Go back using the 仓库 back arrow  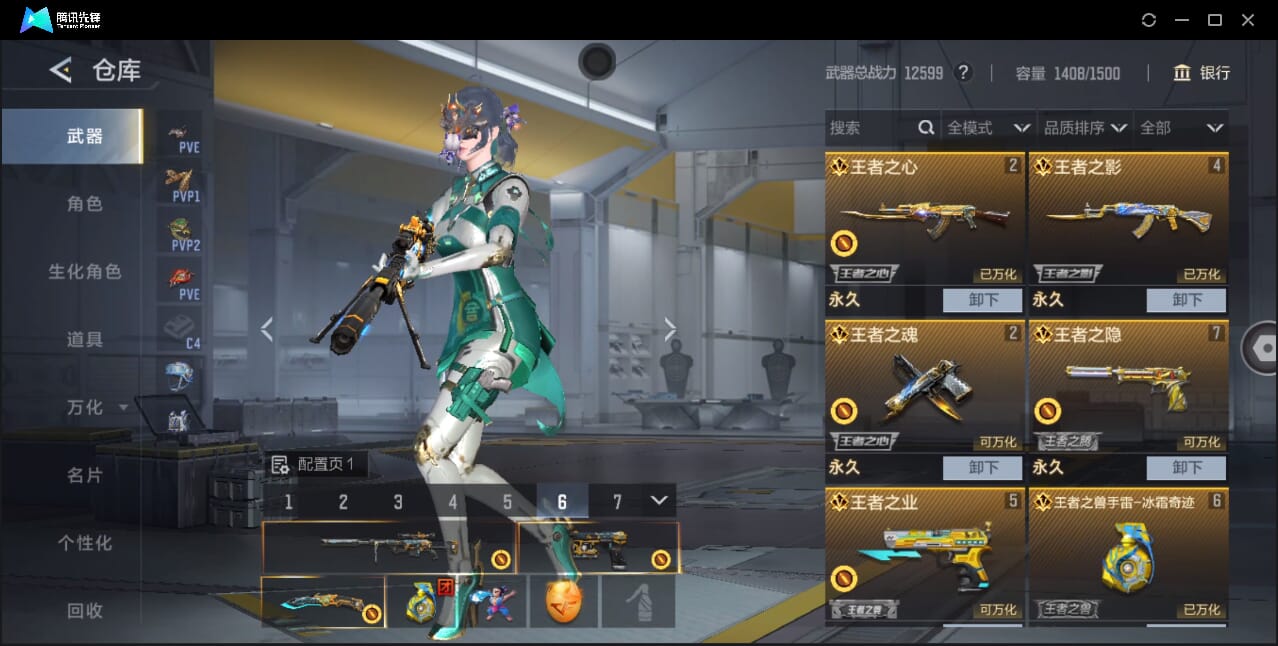[x=61, y=70]
